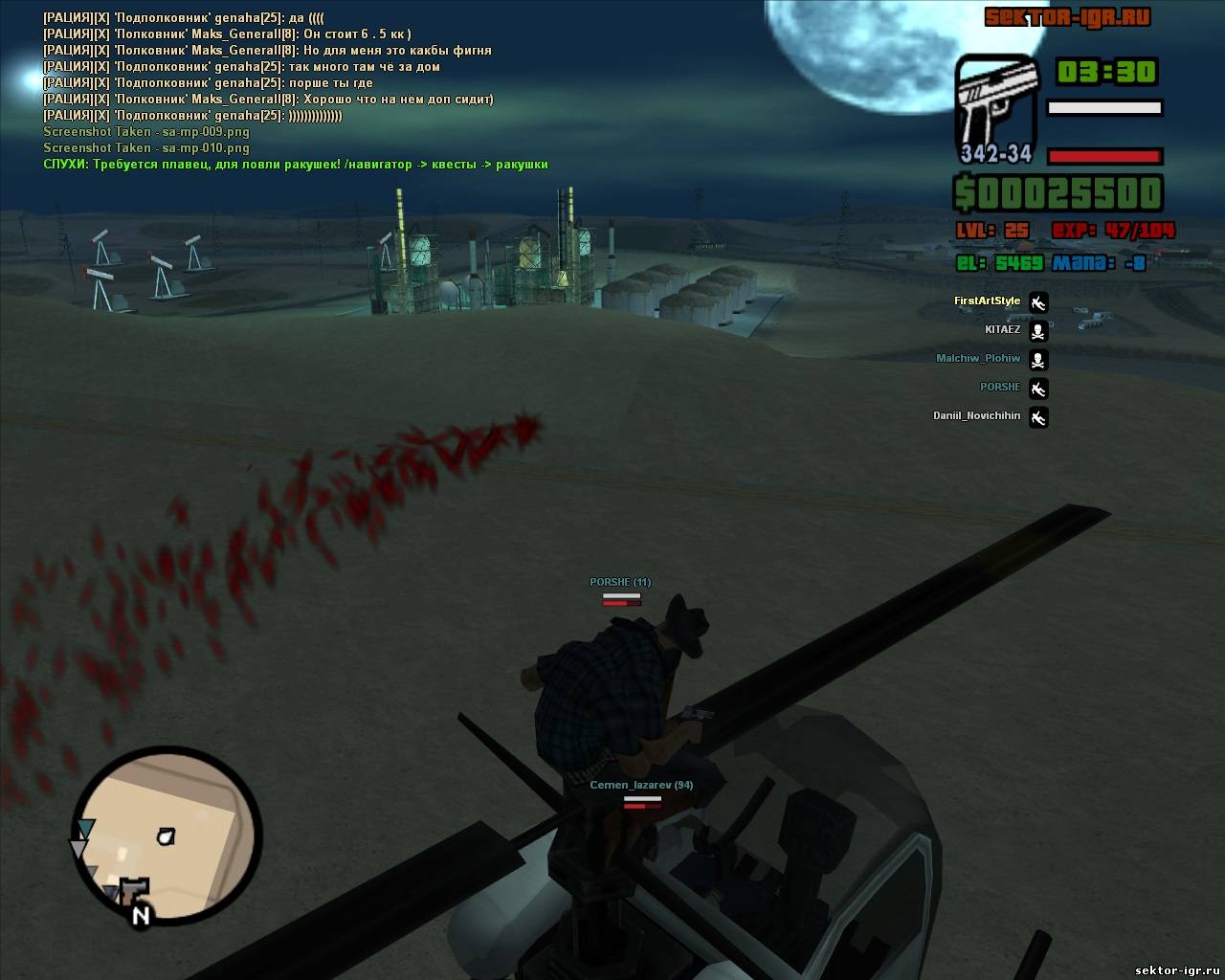The width and height of the screenshot is (1225, 980).
Task: Select Daniil_Novichihin in the kill feed
Action: point(976,416)
